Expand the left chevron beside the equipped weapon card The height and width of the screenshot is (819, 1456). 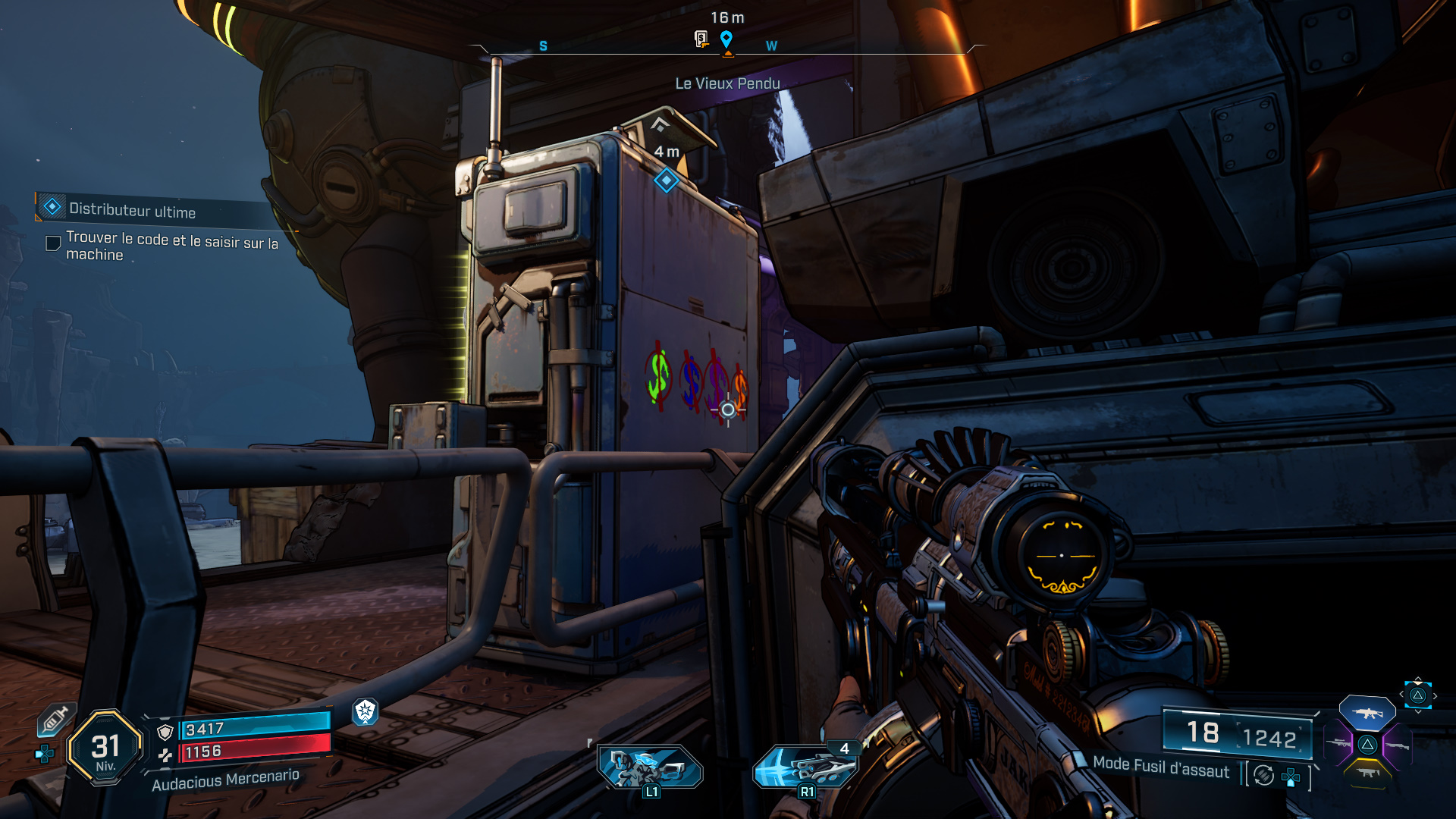[x=1401, y=694]
